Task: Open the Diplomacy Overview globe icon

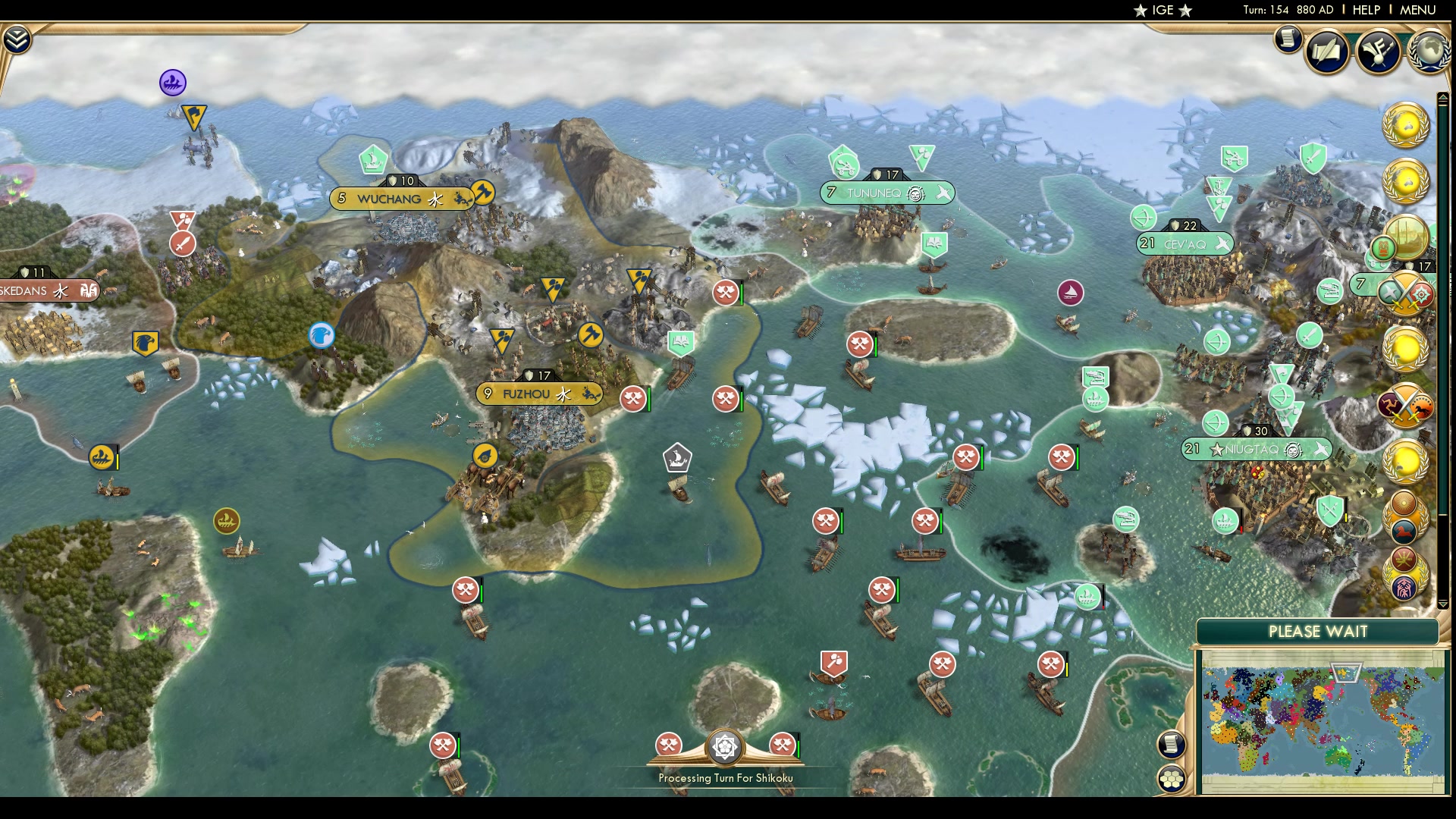Action: click(1429, 49)
